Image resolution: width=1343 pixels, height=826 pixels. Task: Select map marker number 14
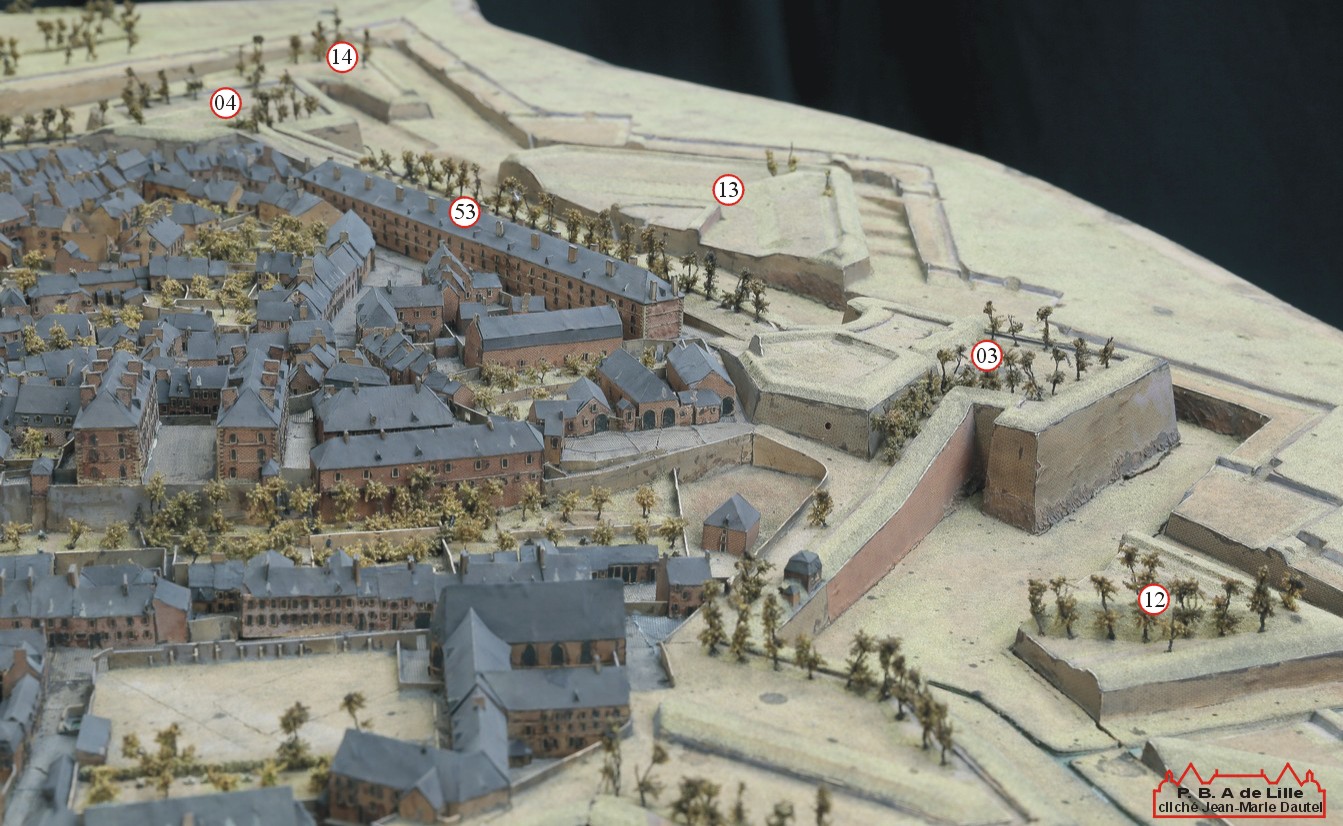(x=342, y=57)
